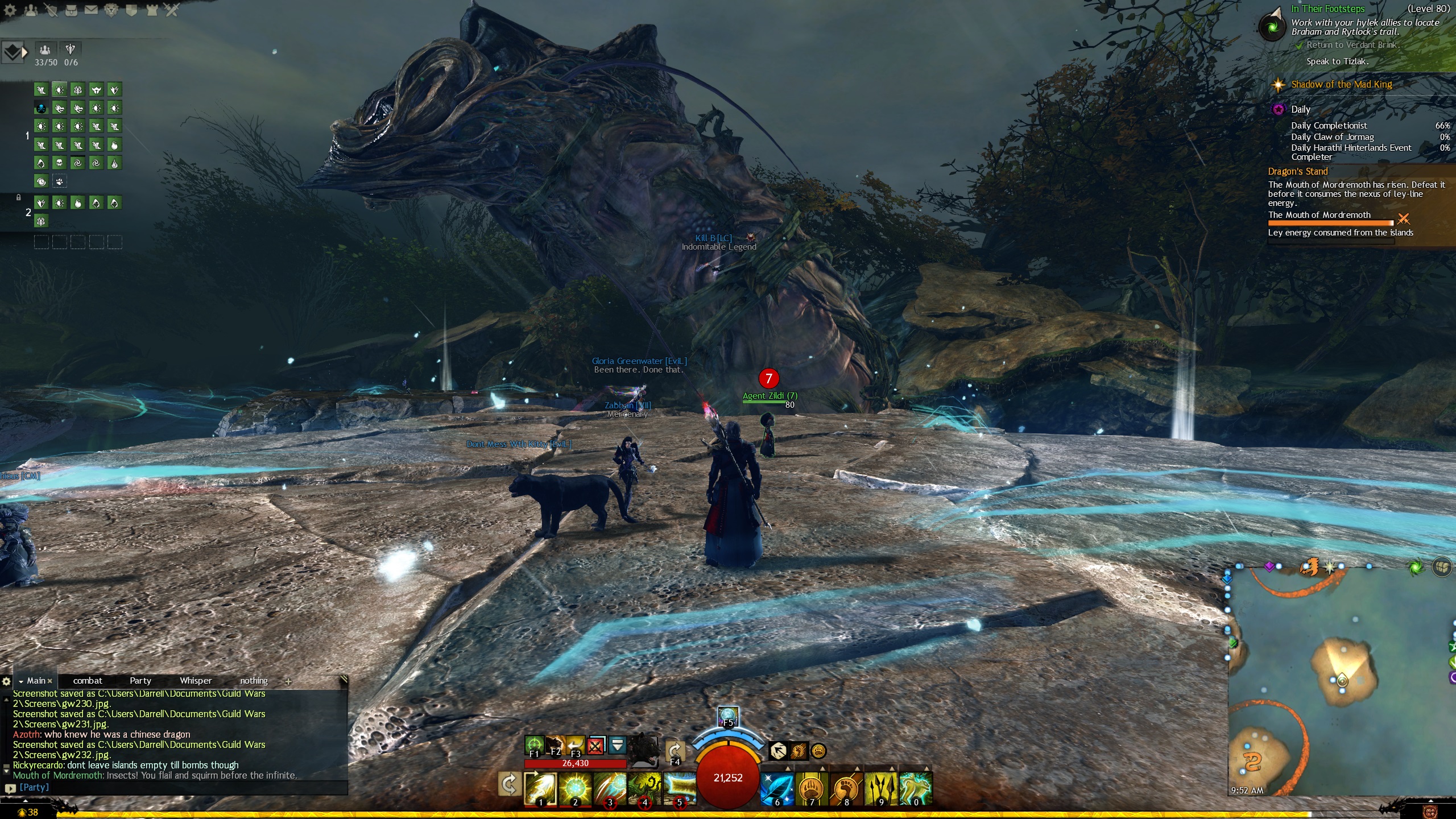1456x819 pixels.
Task: Click the green crosshair pet attack command
Action: click(533, 744)
